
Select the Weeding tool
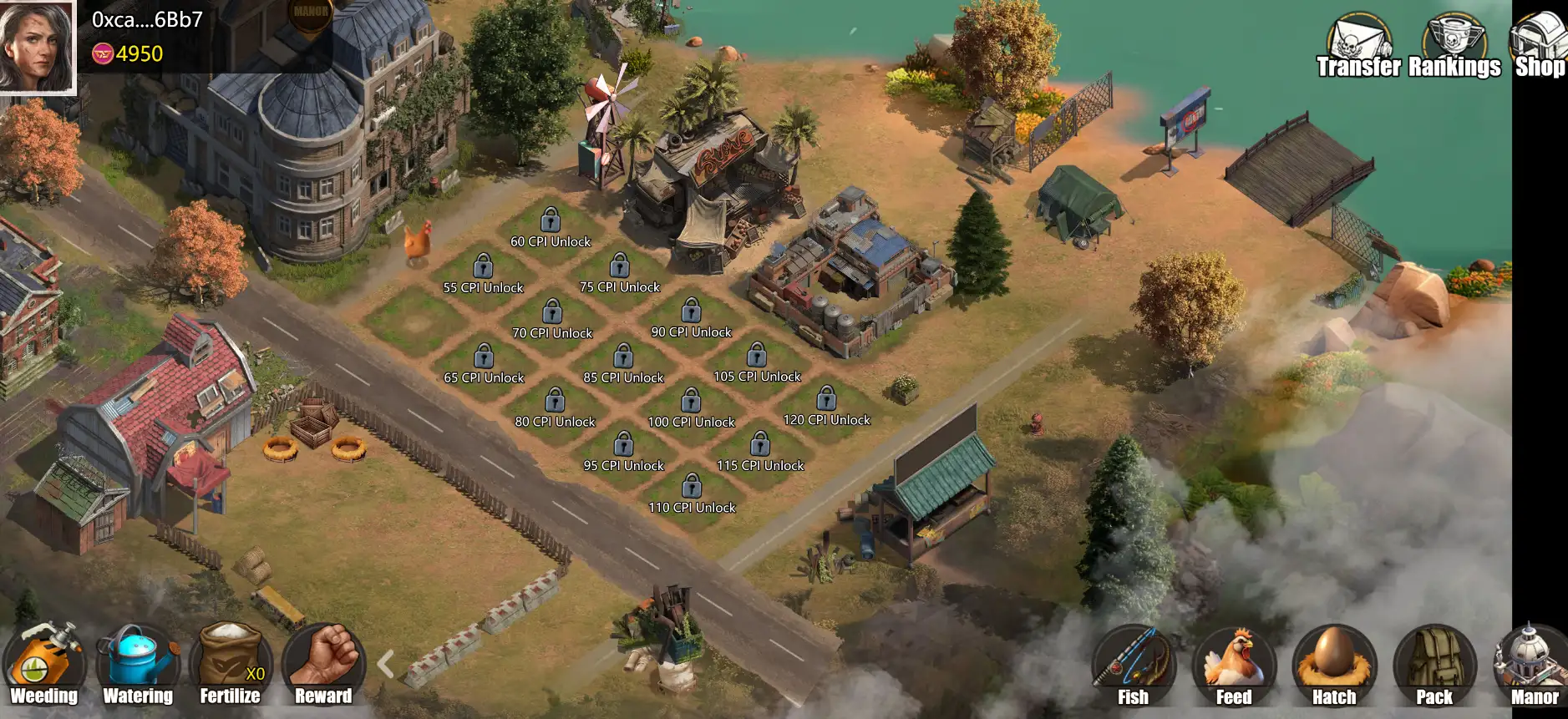[x=43, y=666]
